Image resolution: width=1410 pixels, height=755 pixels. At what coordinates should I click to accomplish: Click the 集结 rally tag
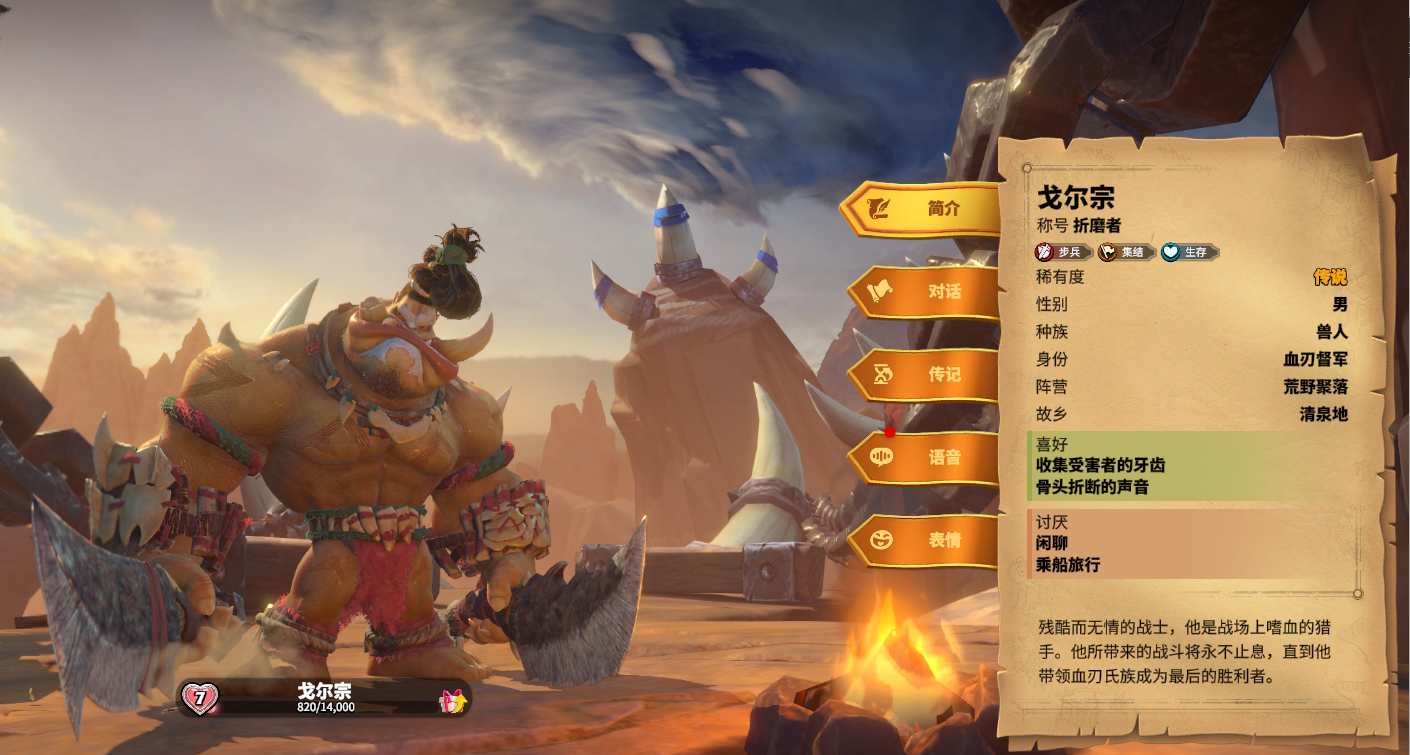[x=1127, y=252]
